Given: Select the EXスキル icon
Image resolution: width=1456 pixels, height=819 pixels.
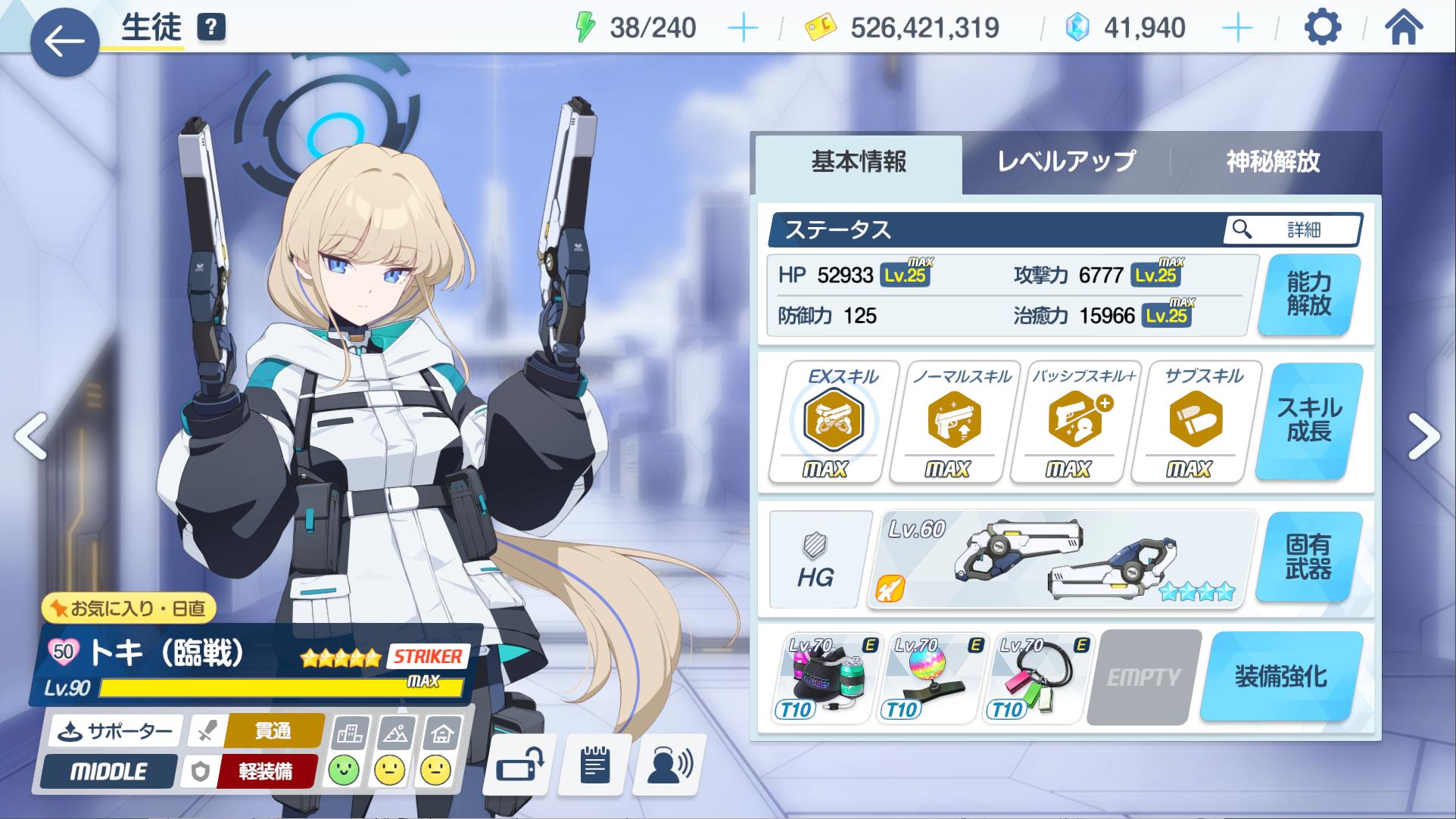Looking at the screenshot, I should [x=833, y=421].
